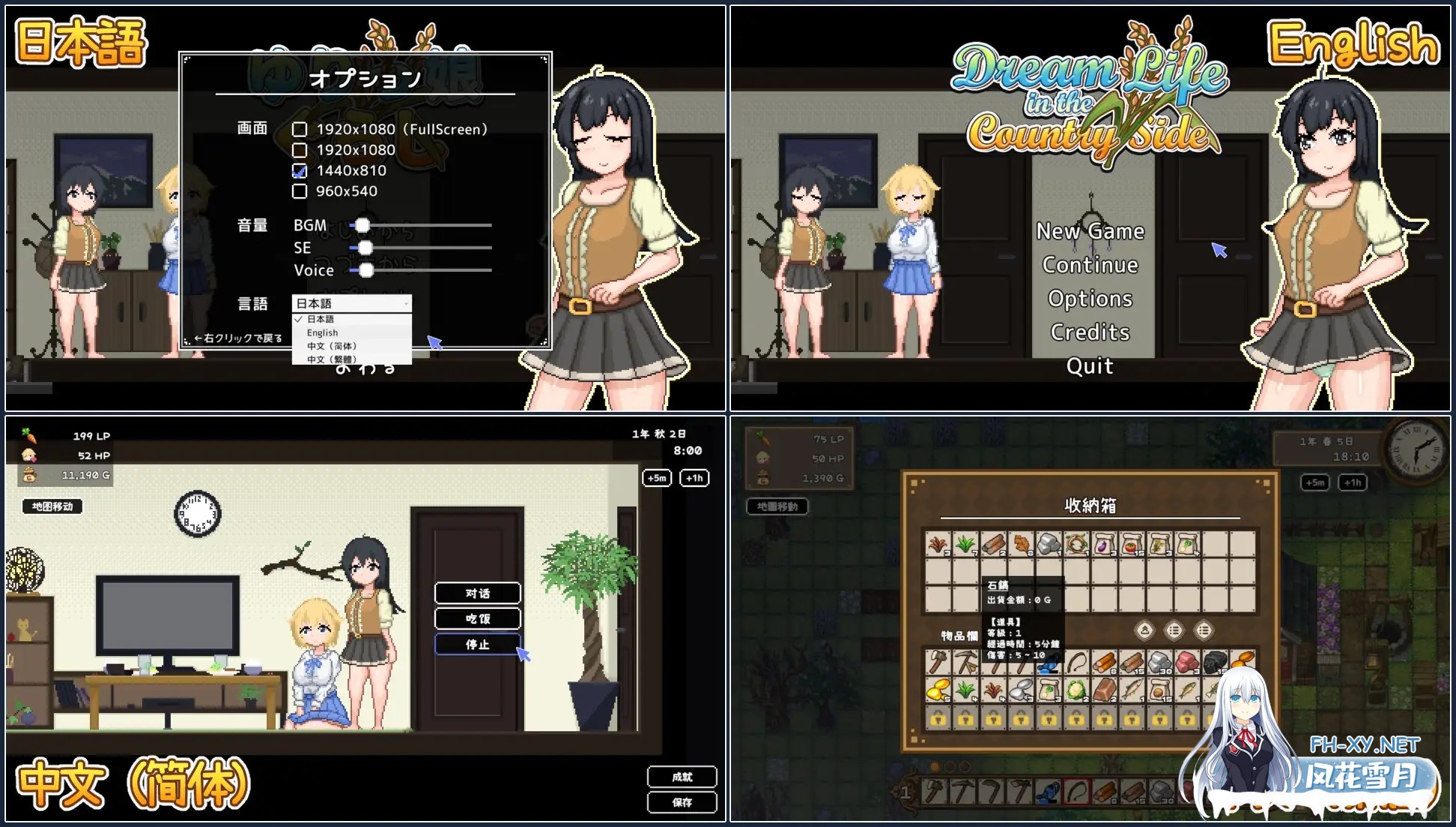Open the Credits entry on the title screen

pyautogui.click(x=1089, y=332)
